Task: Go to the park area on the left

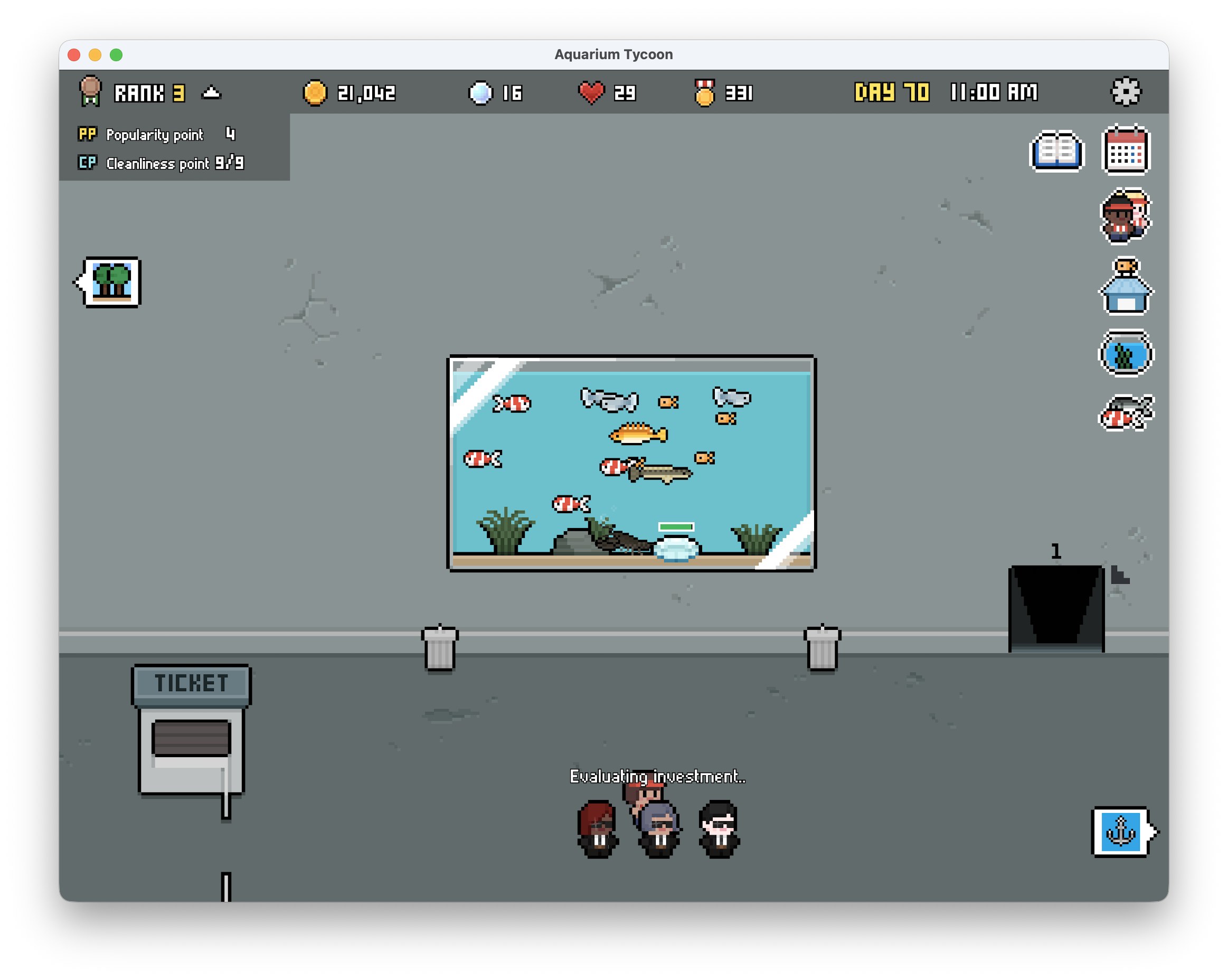Action: pos(110,282)
